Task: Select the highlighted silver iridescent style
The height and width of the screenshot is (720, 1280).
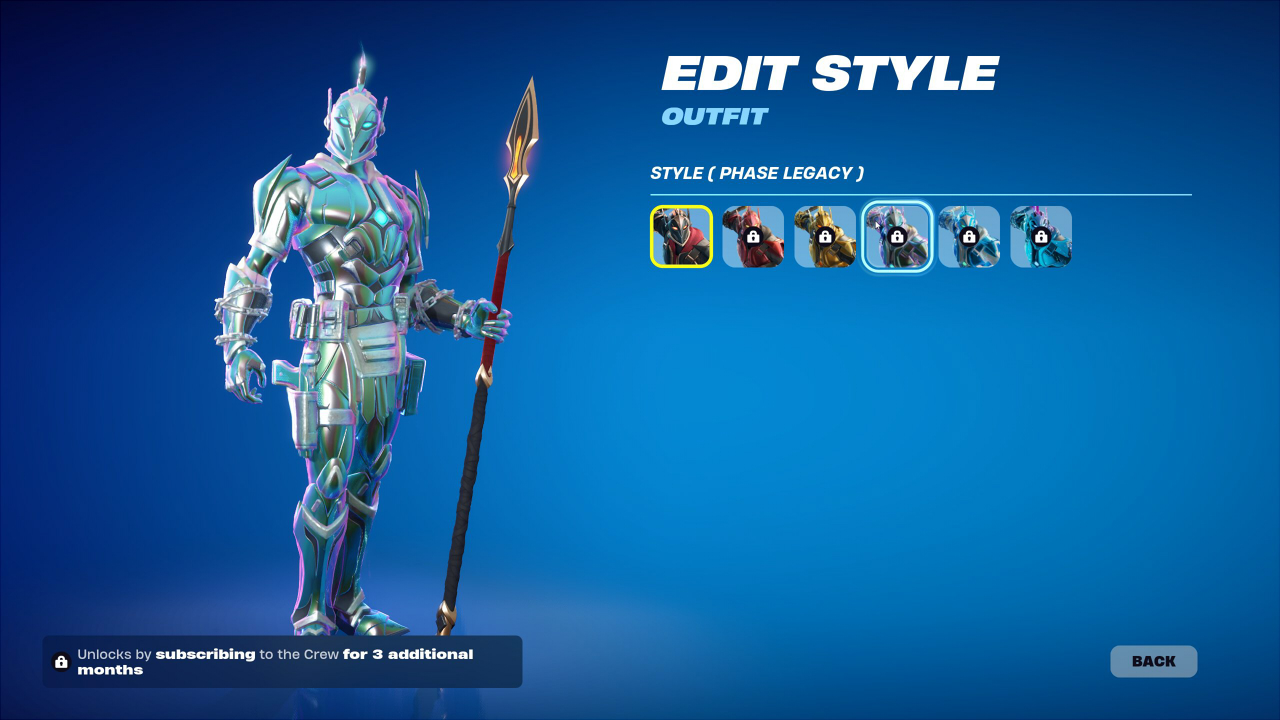Action: click(x=897, y=237)
